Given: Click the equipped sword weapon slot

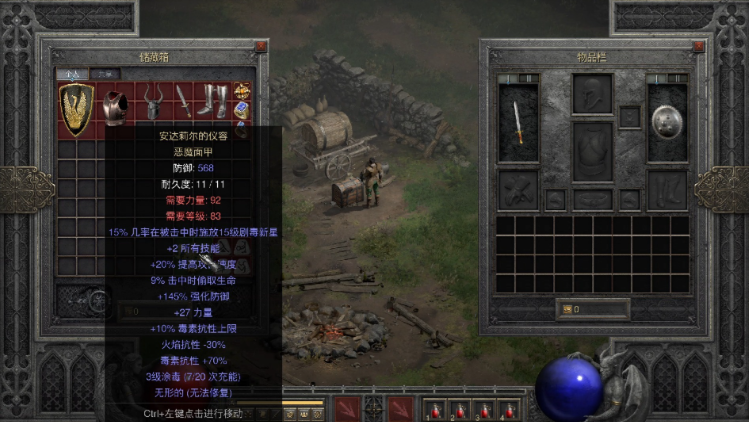Looking at the screenshot, I should click(x=518, y=122).
